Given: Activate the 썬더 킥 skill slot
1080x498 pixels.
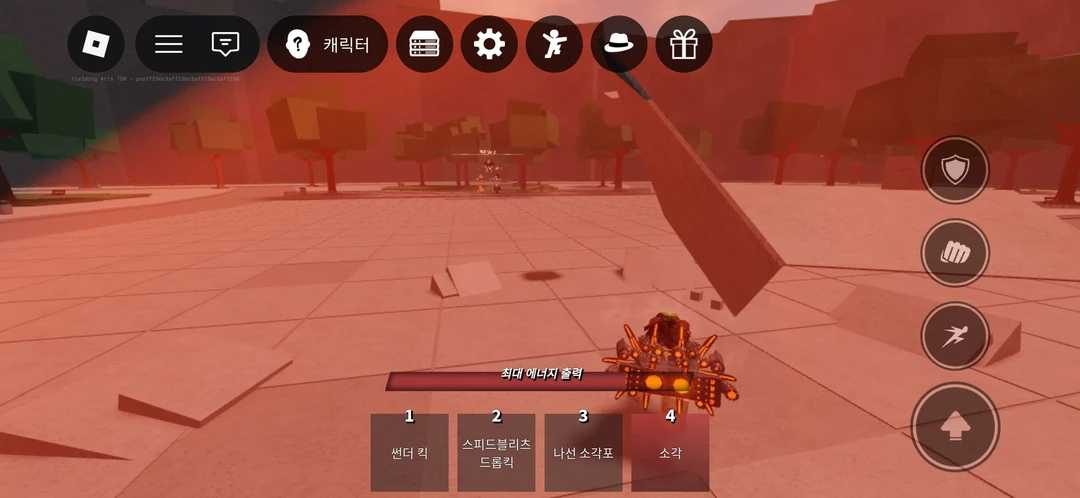Looking at the screenshot, I should (409, 452).
